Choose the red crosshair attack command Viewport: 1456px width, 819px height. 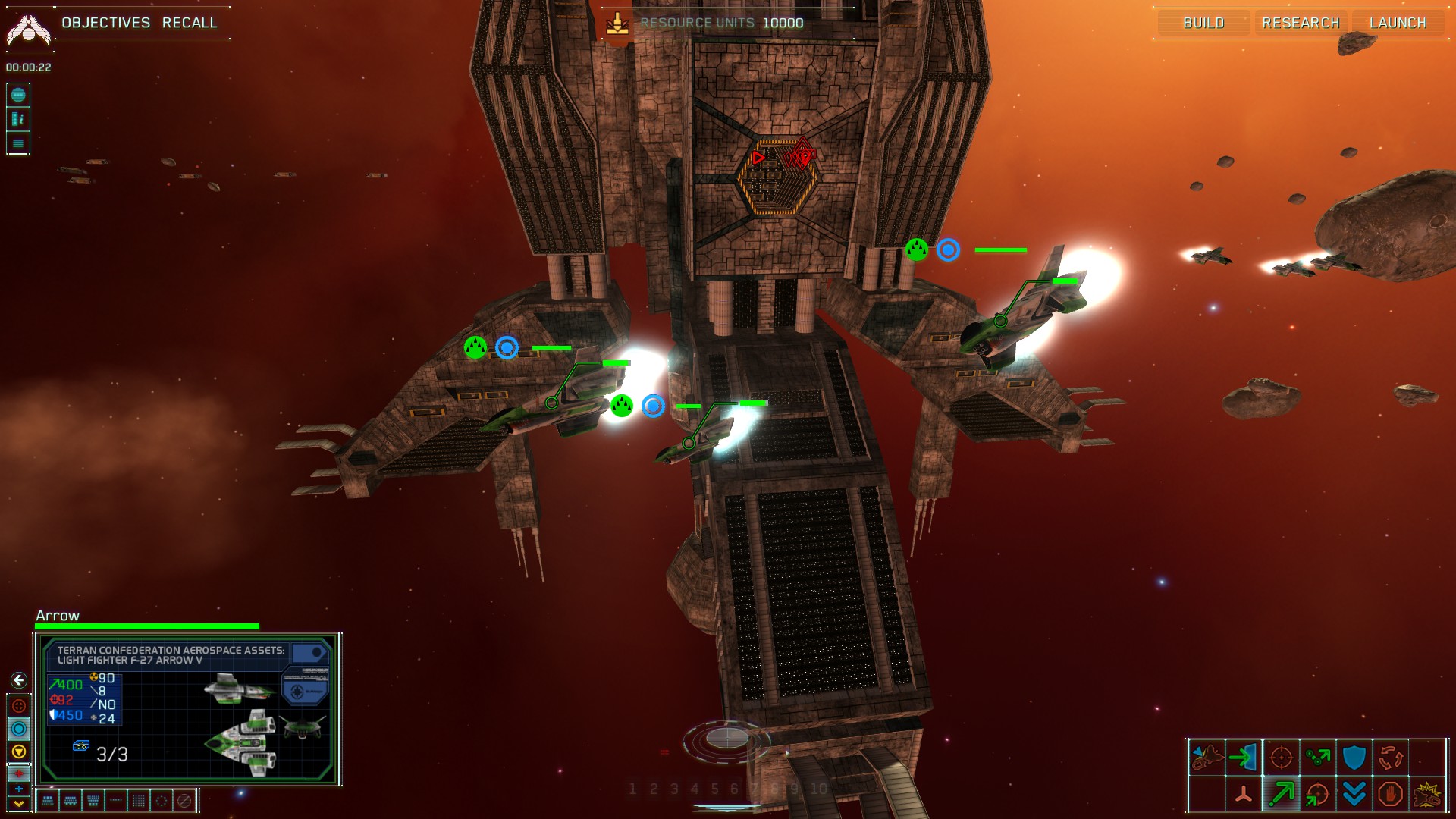1281,757
